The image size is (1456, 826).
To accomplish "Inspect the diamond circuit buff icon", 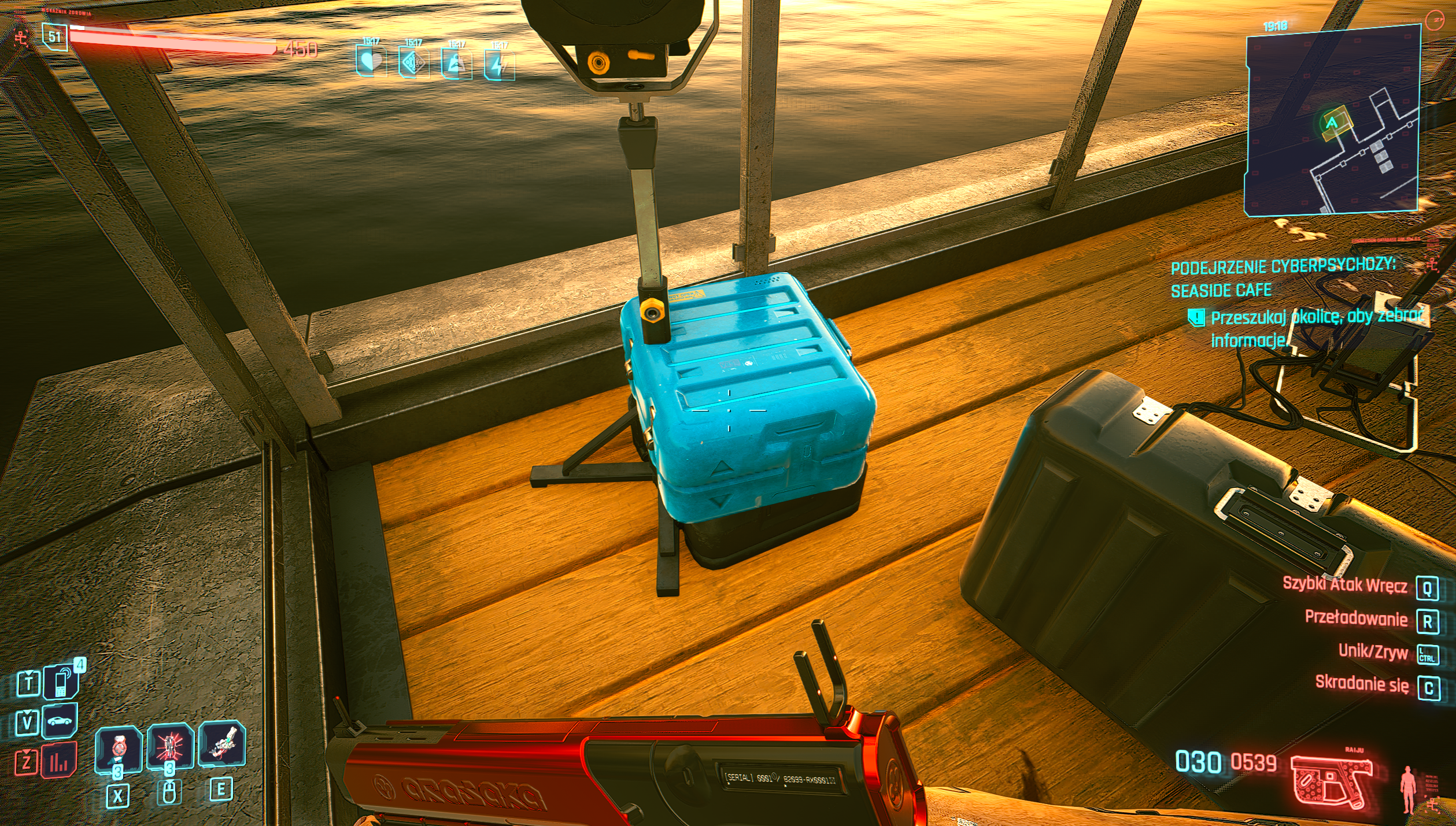I will coord(413,62).
